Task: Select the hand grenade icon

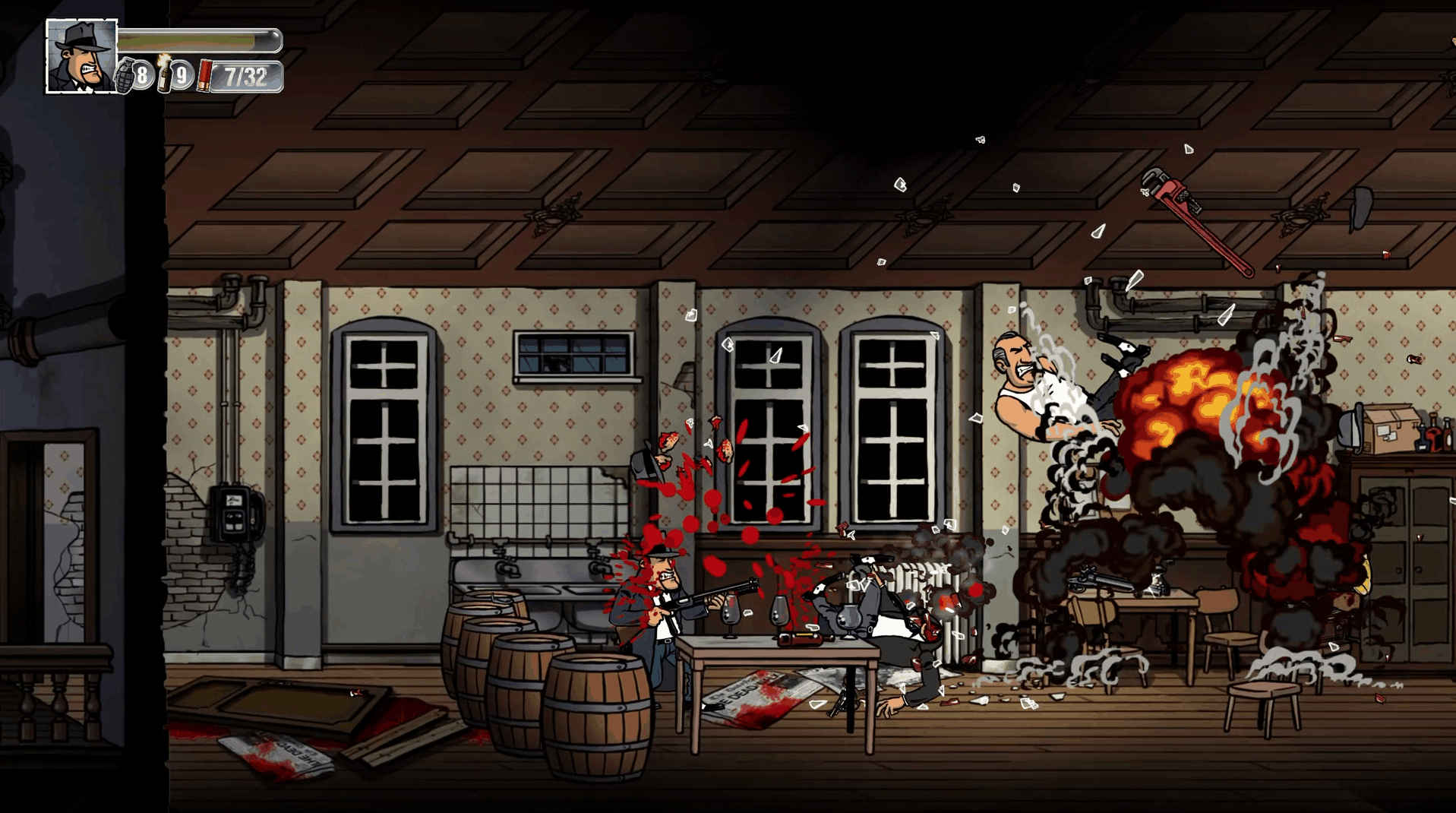Action: pyautogui.click(x=125, y=75)
